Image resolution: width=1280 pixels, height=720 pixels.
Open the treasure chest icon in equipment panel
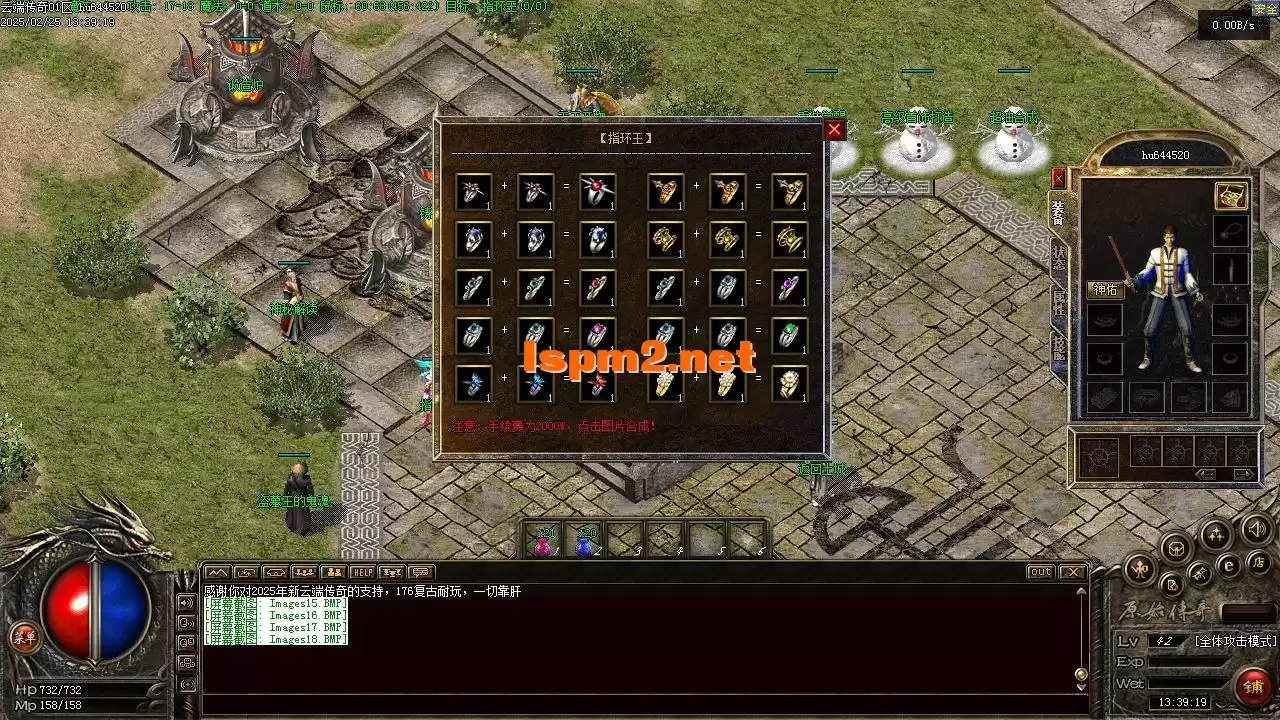point(1231,196)
